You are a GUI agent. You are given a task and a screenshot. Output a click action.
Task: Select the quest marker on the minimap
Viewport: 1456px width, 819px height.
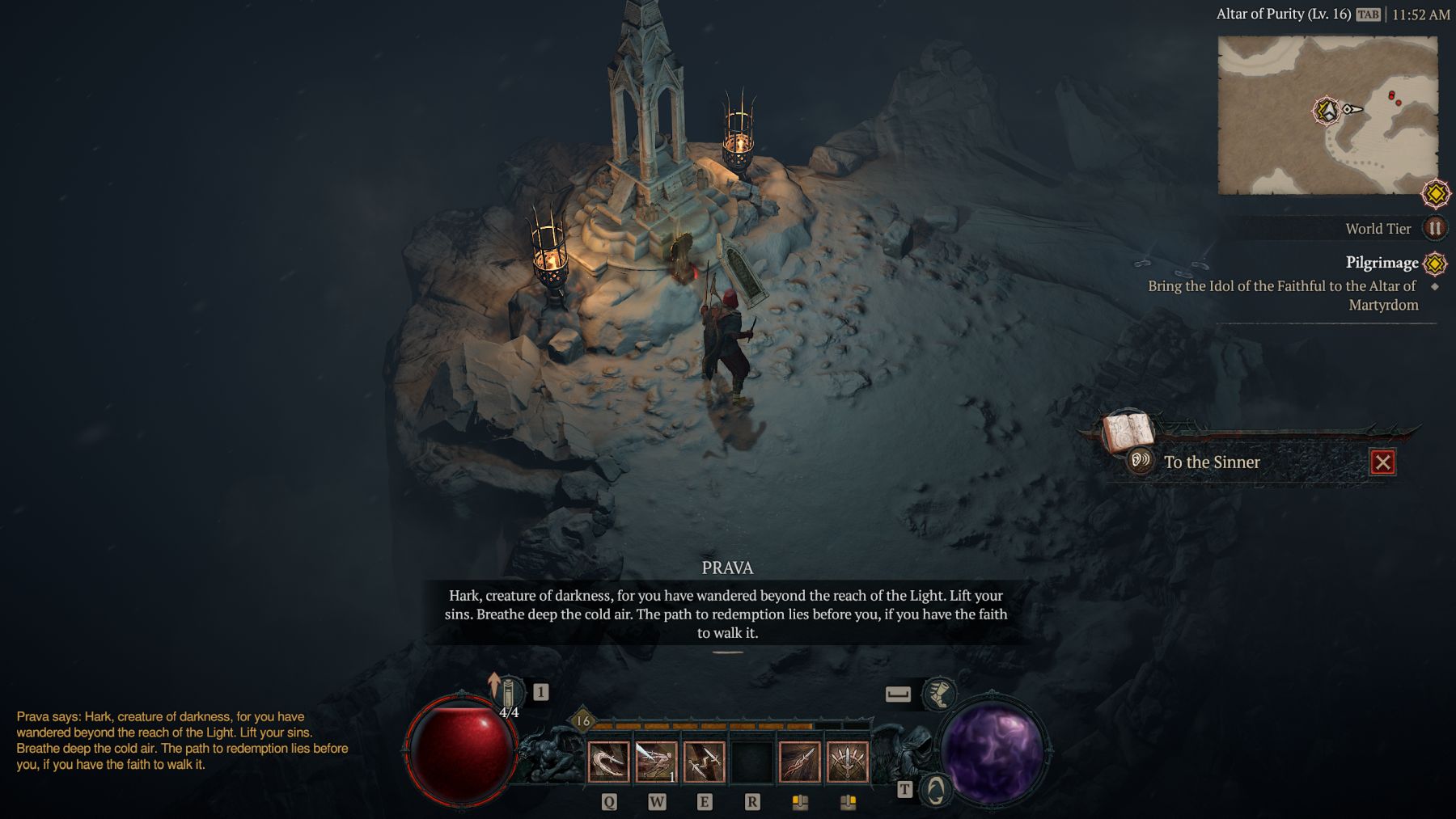point(1327,111)
